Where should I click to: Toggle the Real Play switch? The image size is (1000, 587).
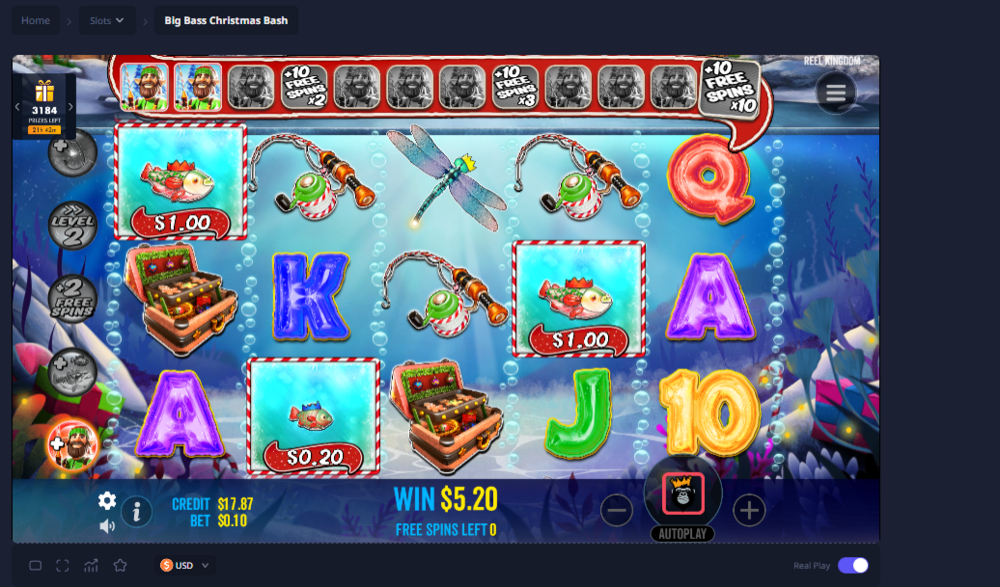pos(853,565)
